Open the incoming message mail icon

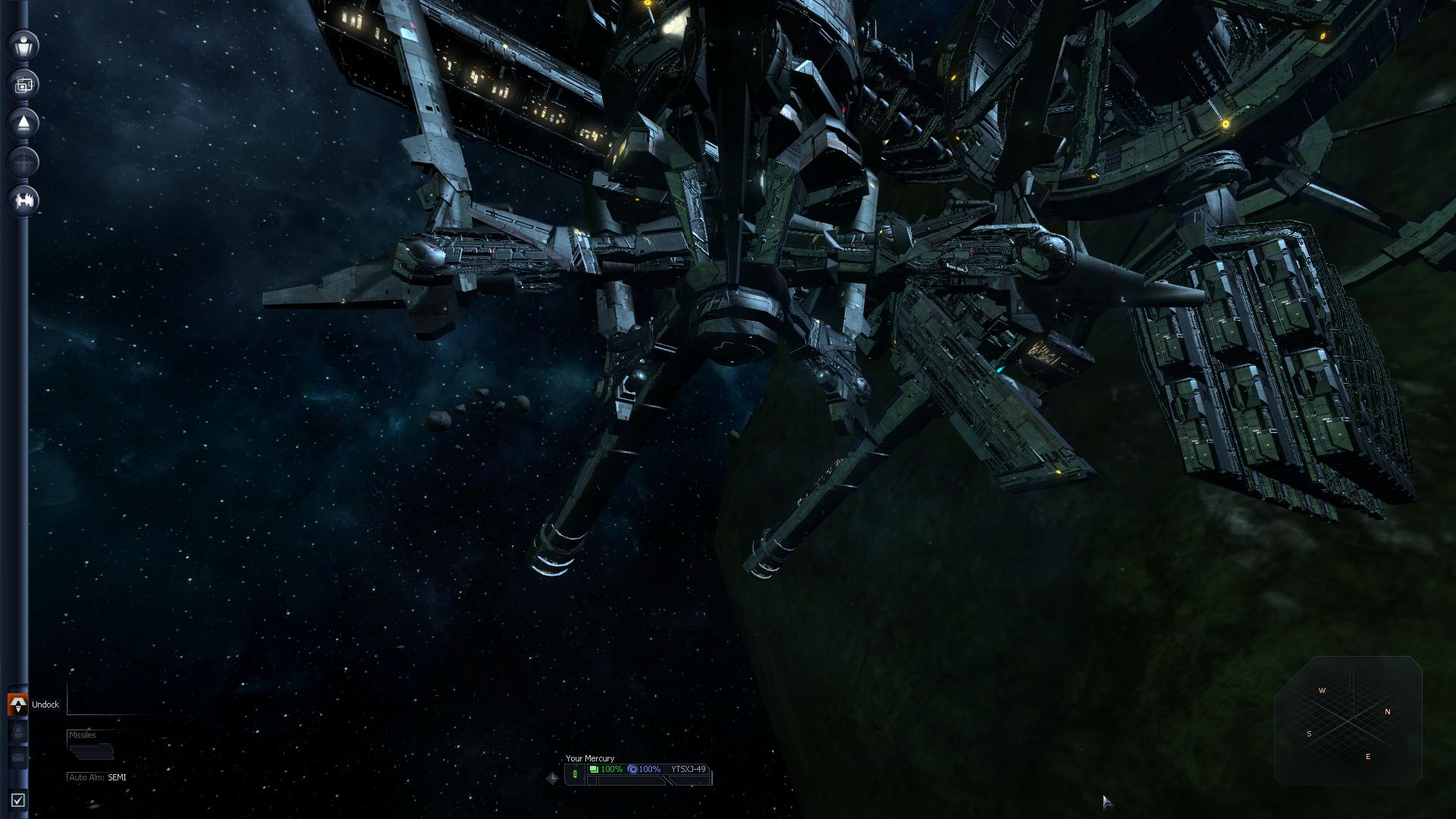(x=18, y=757)
